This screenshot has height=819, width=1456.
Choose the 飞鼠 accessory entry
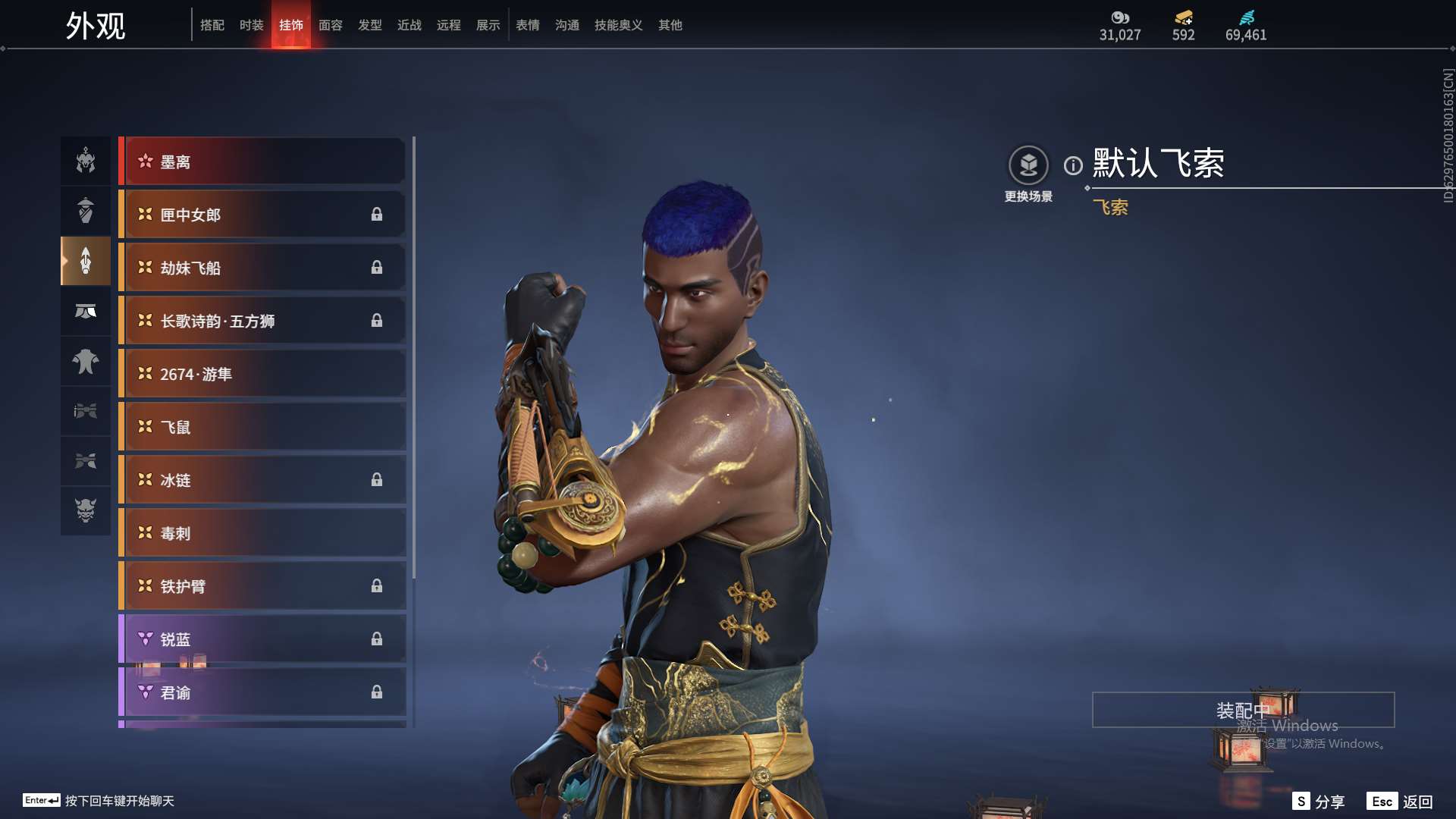(x=262, y=427)
